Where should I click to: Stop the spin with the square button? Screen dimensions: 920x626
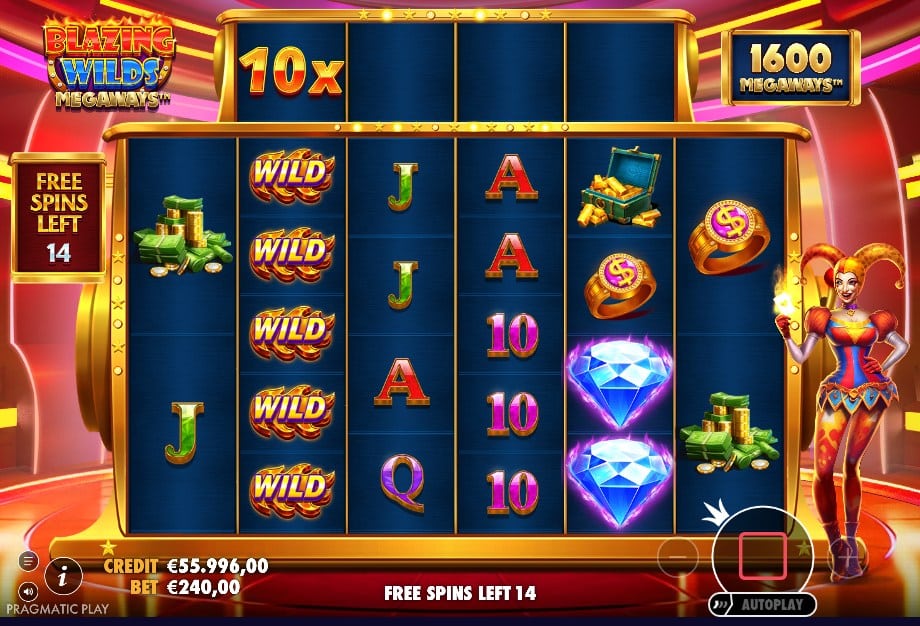click(x=762, y=557)
